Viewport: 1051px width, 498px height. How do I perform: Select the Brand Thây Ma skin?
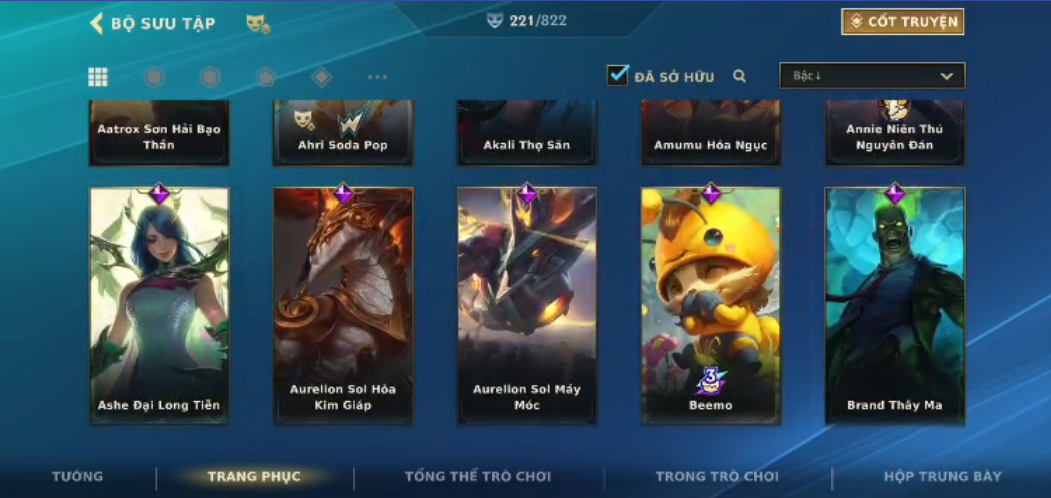[x=895, y=305]
